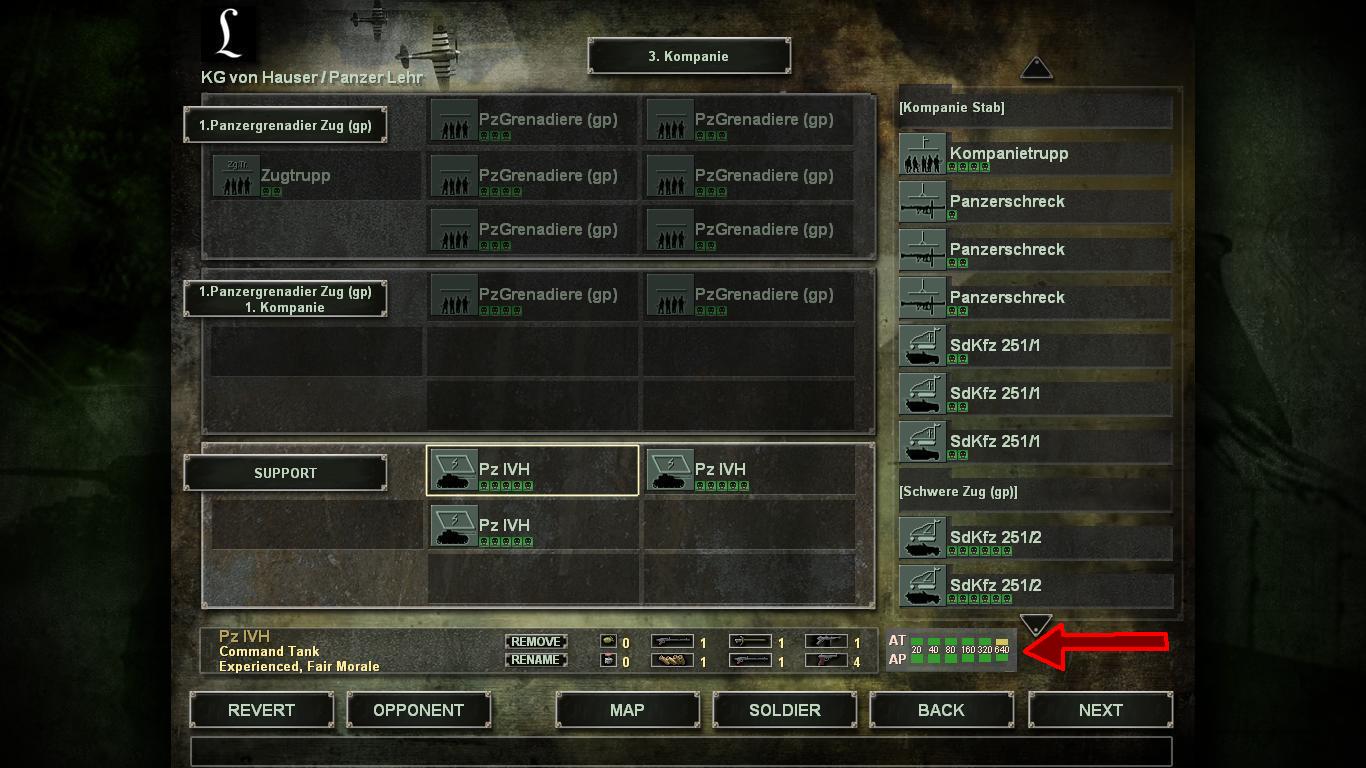Click the Zugtrupp squad icon
This screenshot has width=1366, height=768.
coord(236,175)
